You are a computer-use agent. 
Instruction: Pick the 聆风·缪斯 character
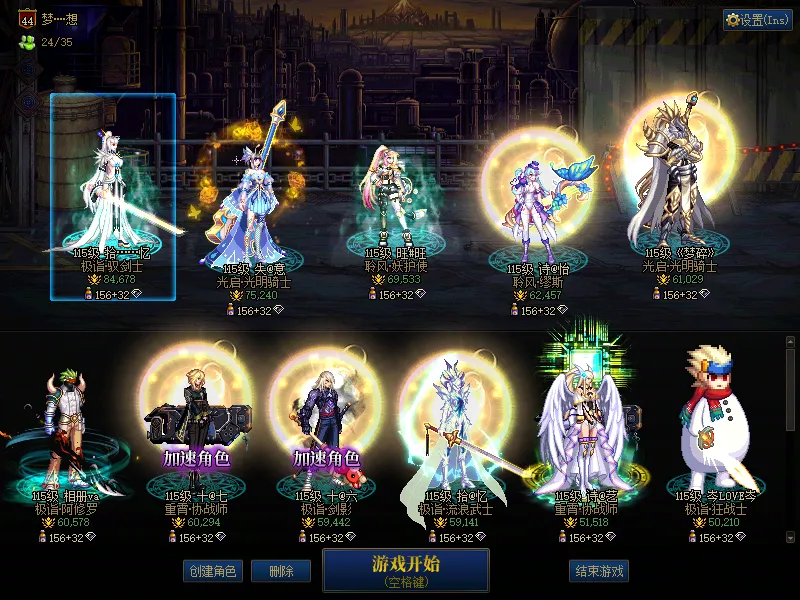538,210
